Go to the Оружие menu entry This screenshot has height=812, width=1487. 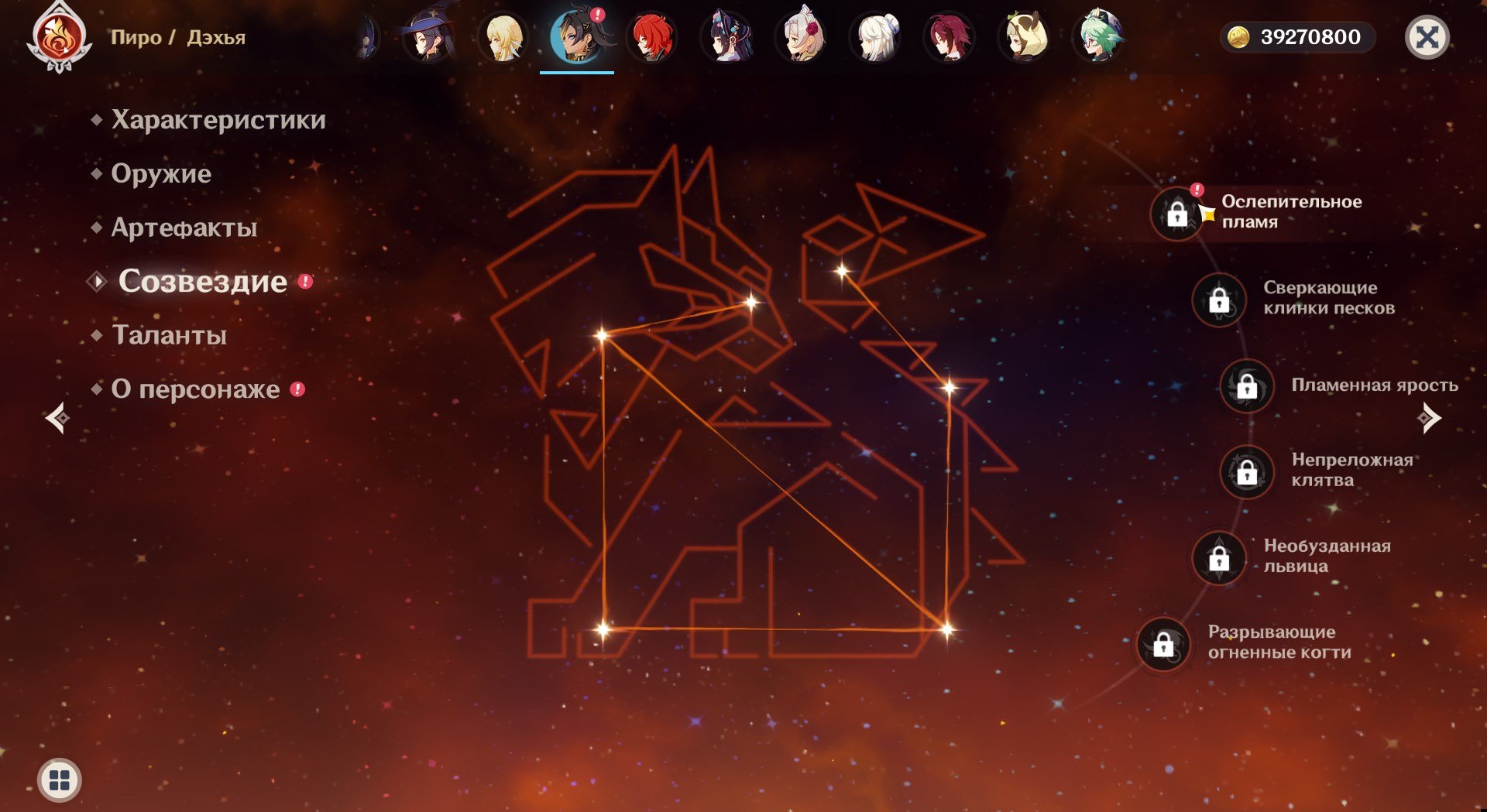coord(161,173)
